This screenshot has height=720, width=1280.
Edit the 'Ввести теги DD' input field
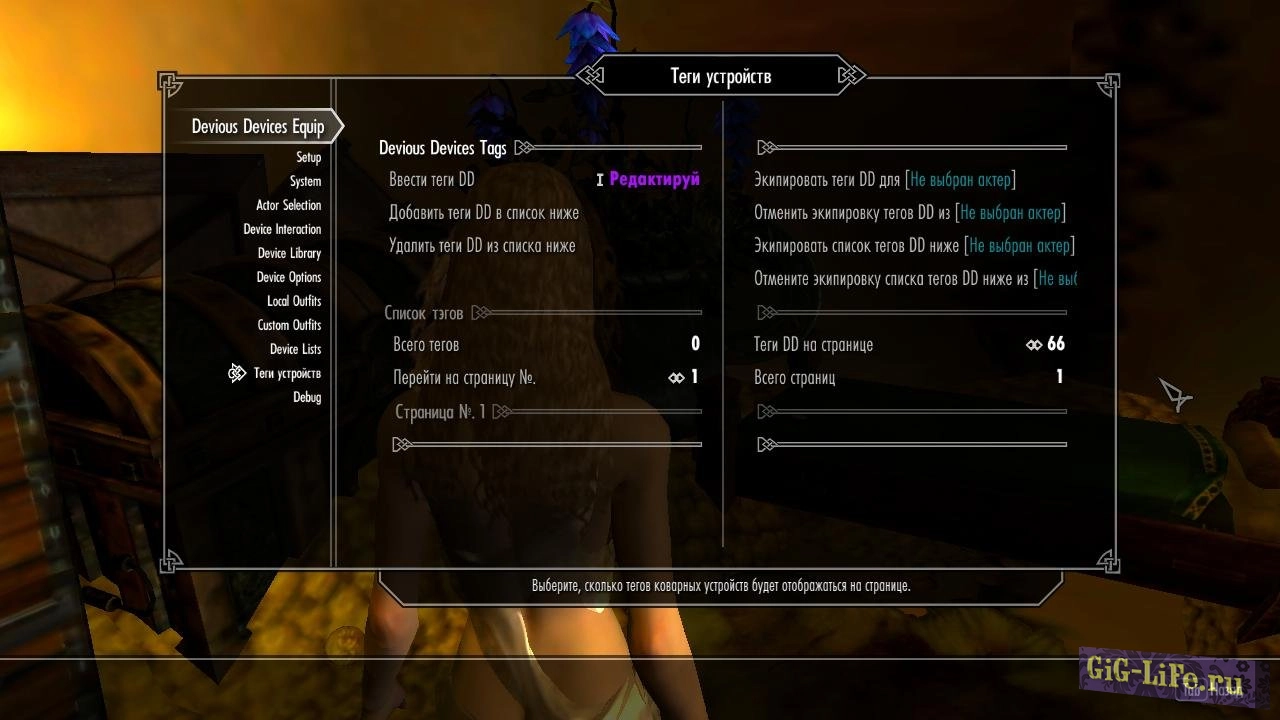click(654, 180)
